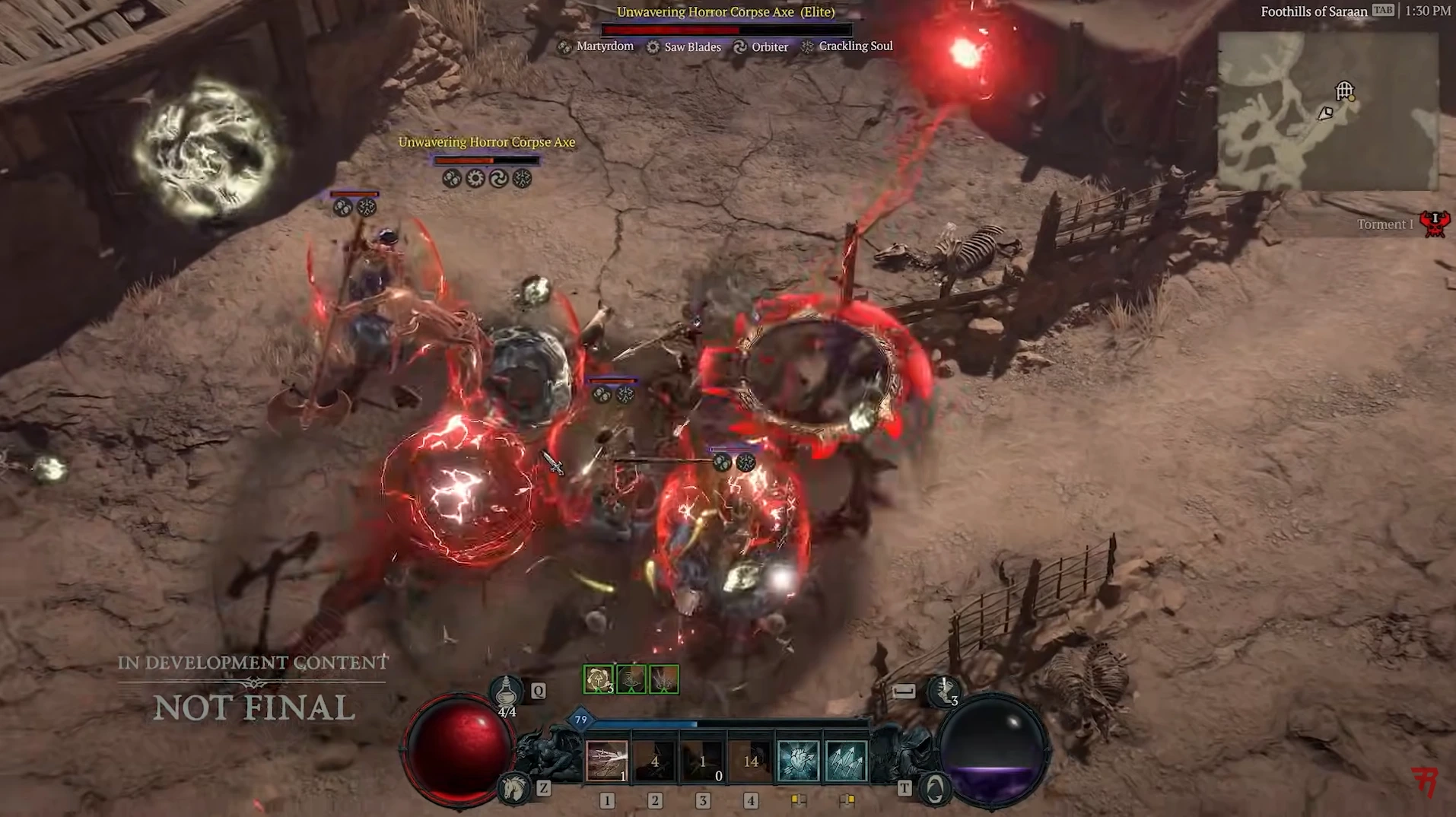Click the level 79 badge
Image resolution: width=1456 pixels, height=817 pixels.
(581, 720)
